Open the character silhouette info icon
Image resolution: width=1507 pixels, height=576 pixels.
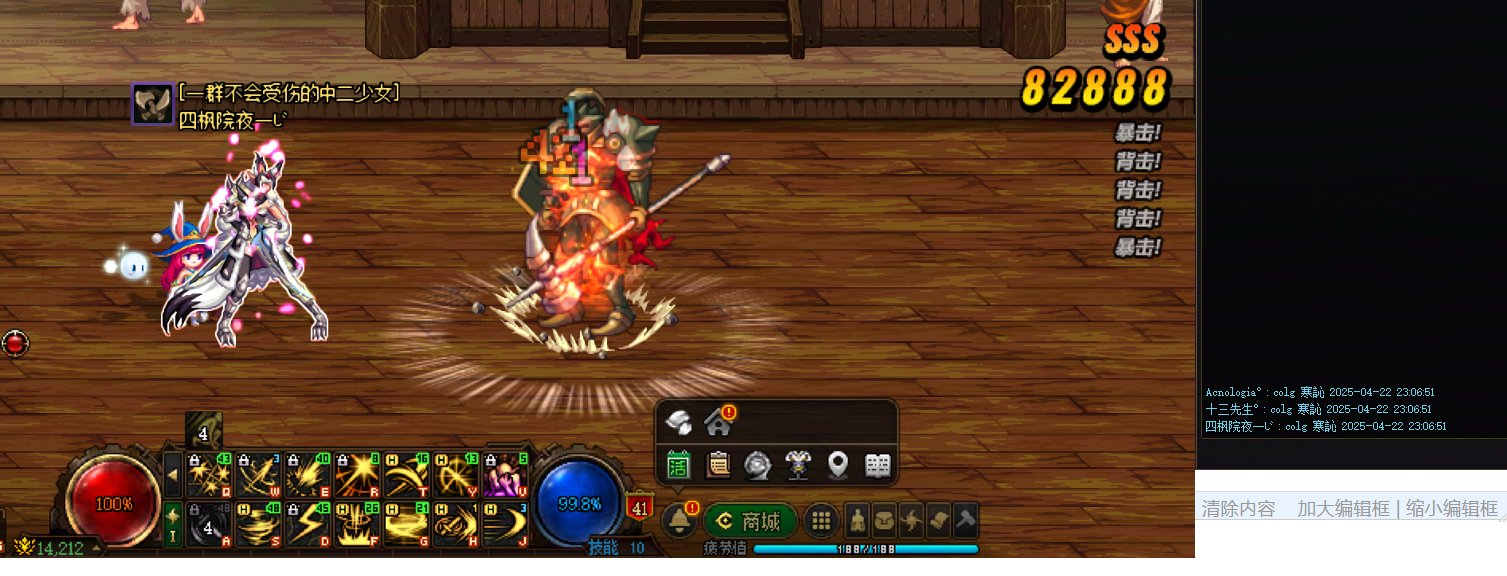coord(857,521)
